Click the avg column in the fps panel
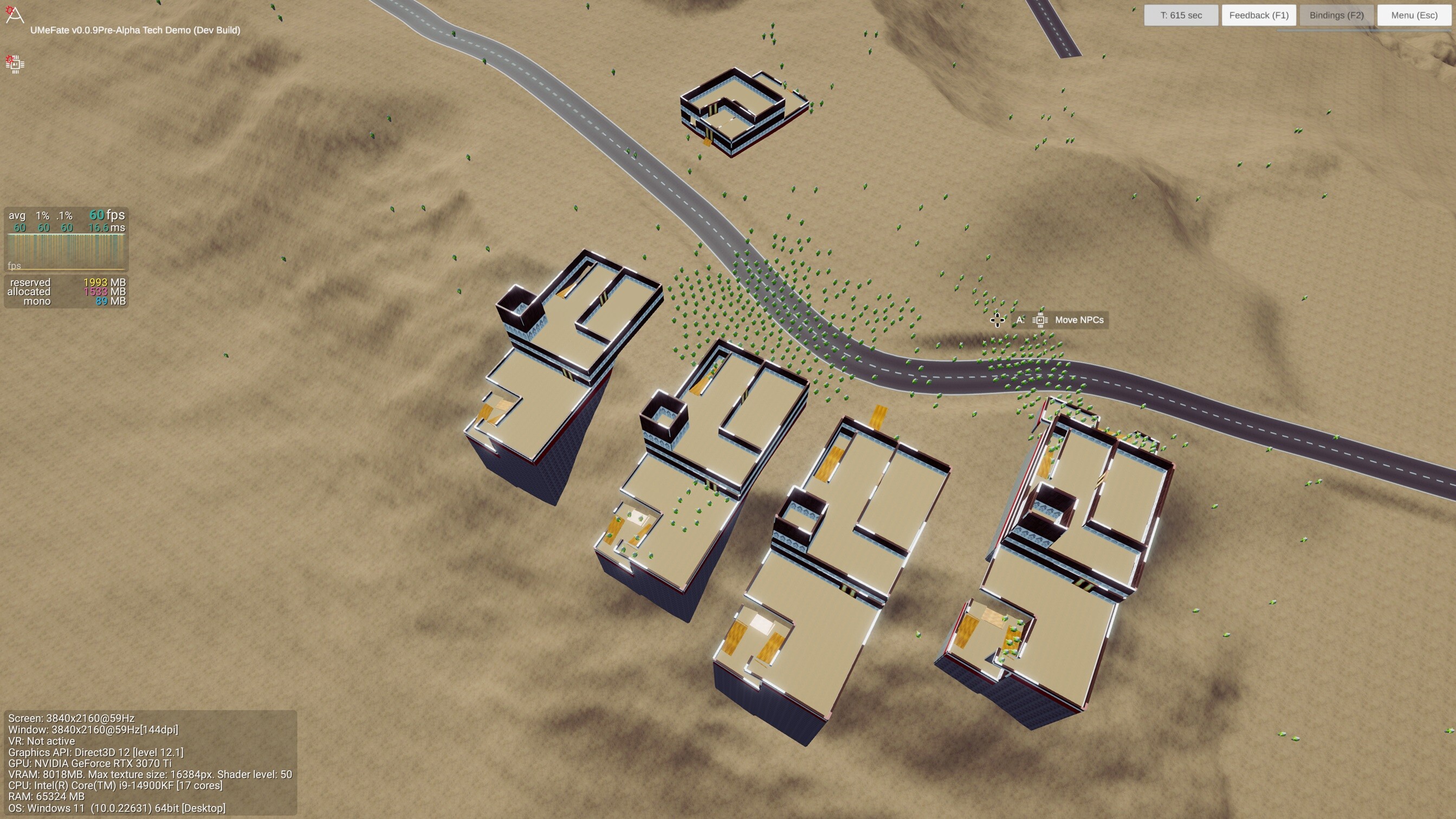The image size is (1456, 819). click(x=17, y=215)
